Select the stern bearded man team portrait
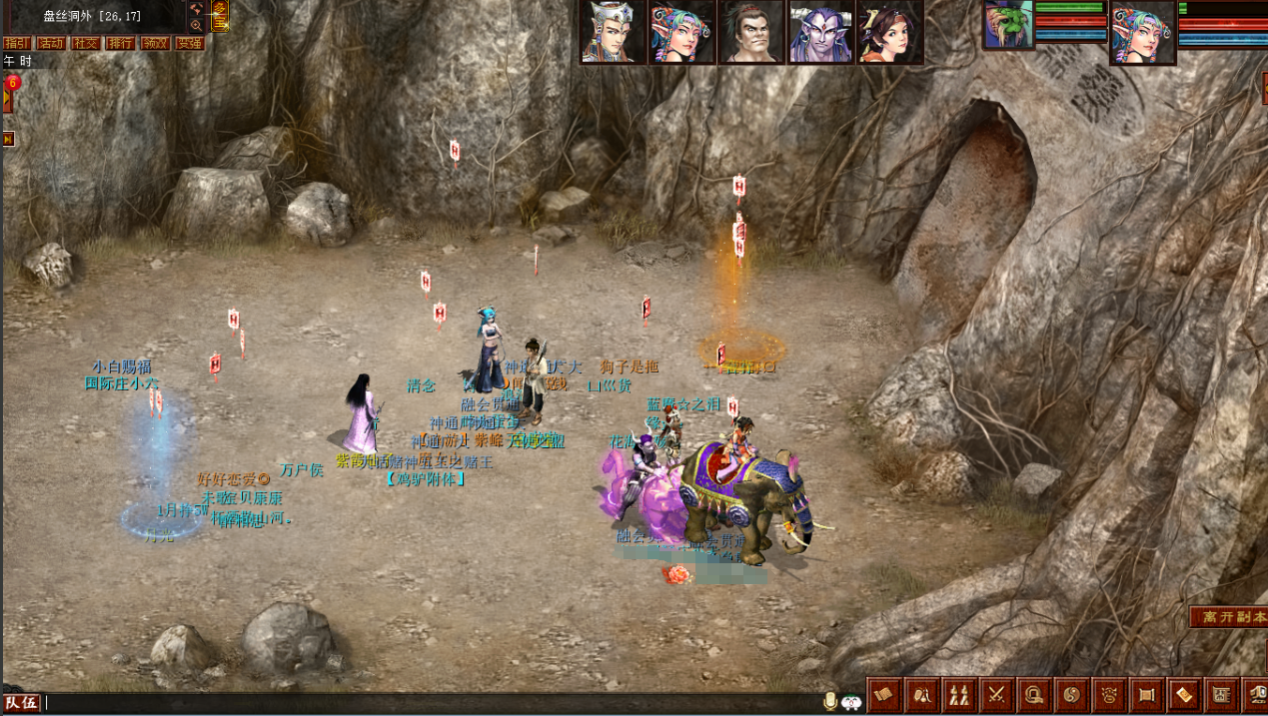Viewport: 1268px width, 716px height. (x=751, y=32)
